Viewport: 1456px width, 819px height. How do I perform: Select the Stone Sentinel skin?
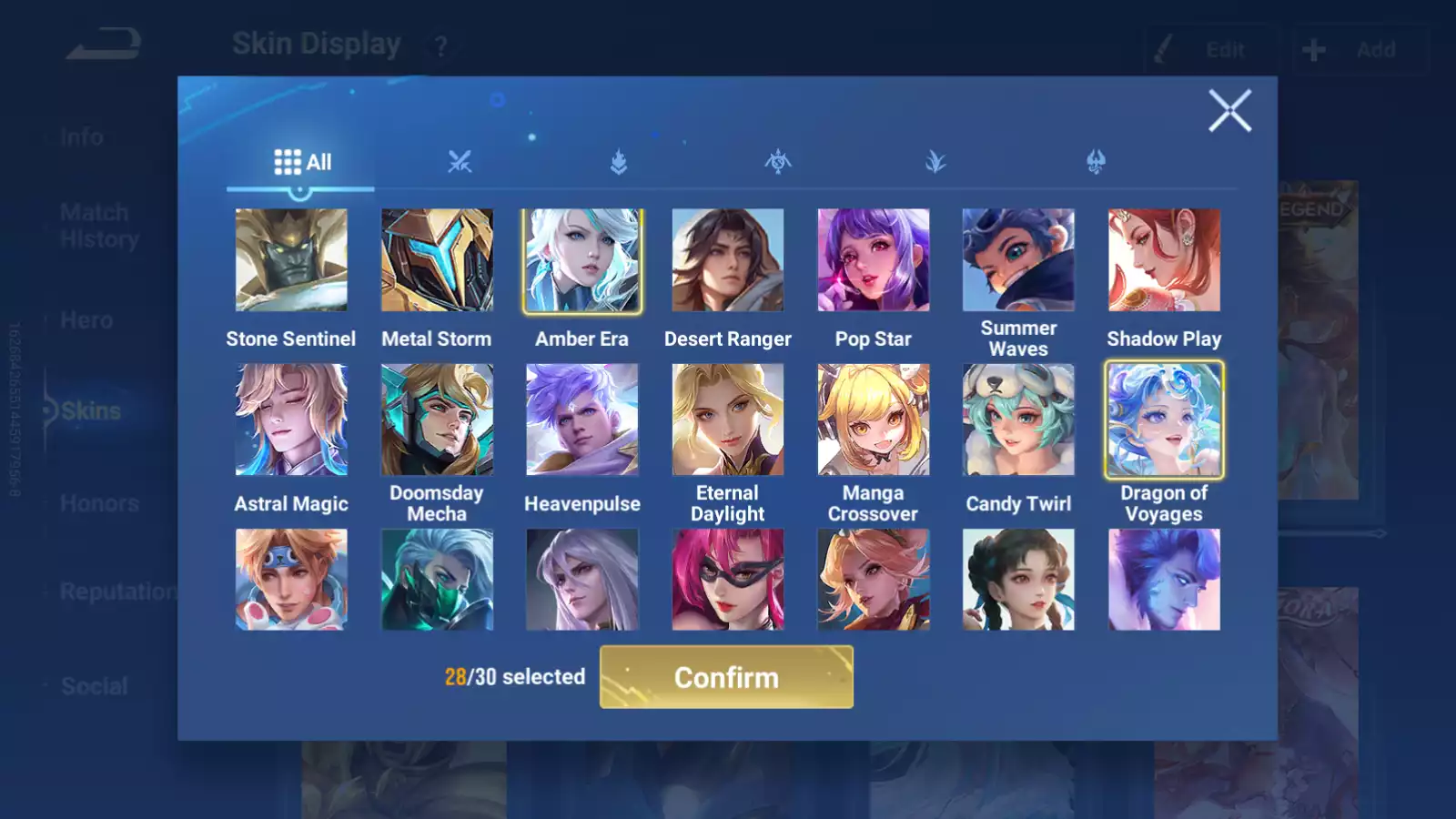[x=291, y=259]
